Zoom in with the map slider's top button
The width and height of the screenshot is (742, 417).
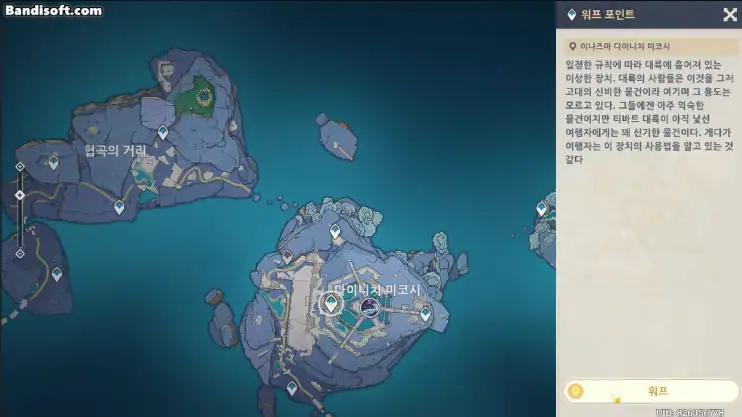(20, 166)
